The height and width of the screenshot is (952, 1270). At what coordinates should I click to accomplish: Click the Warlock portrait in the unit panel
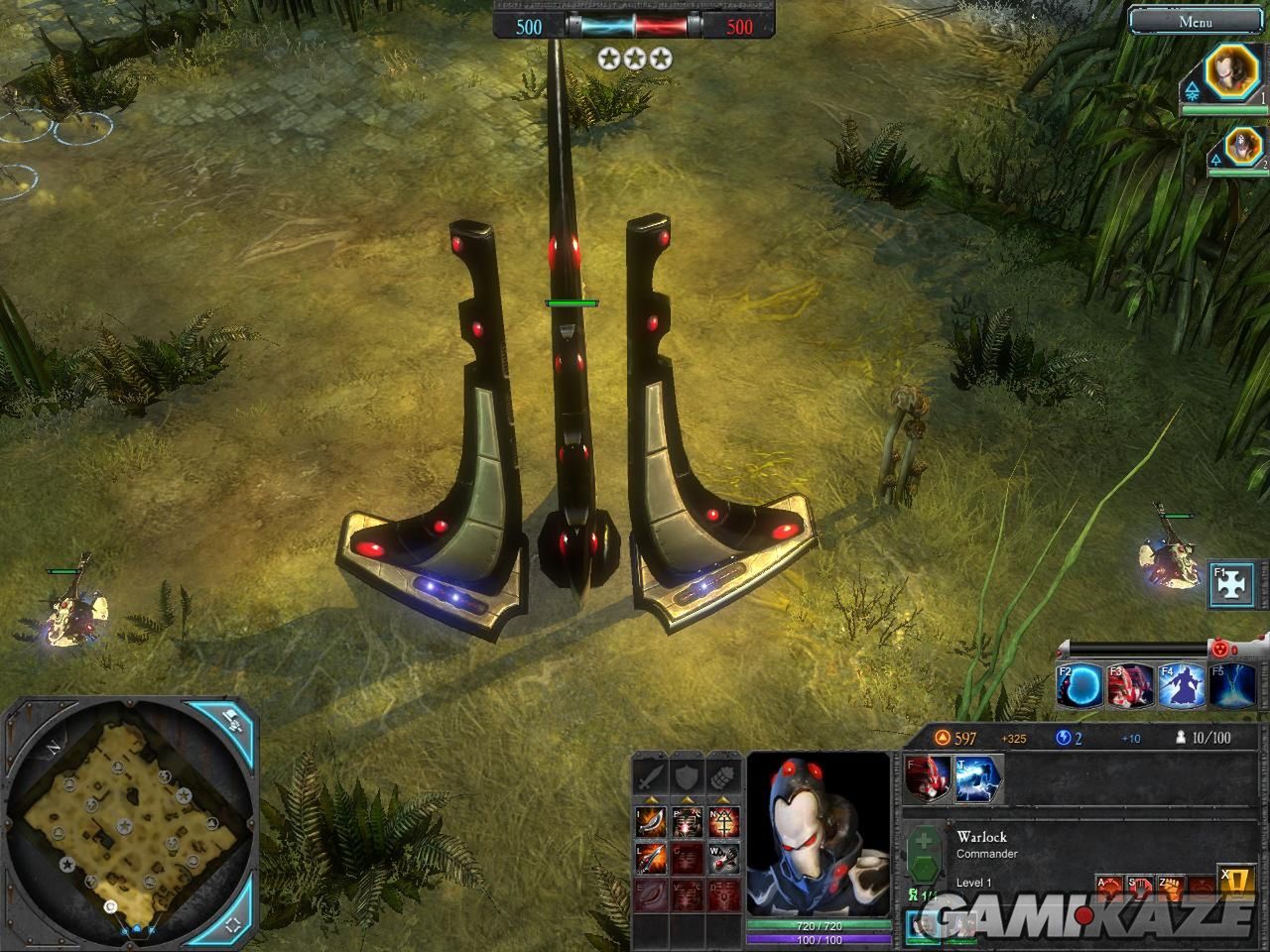(819, 833)
